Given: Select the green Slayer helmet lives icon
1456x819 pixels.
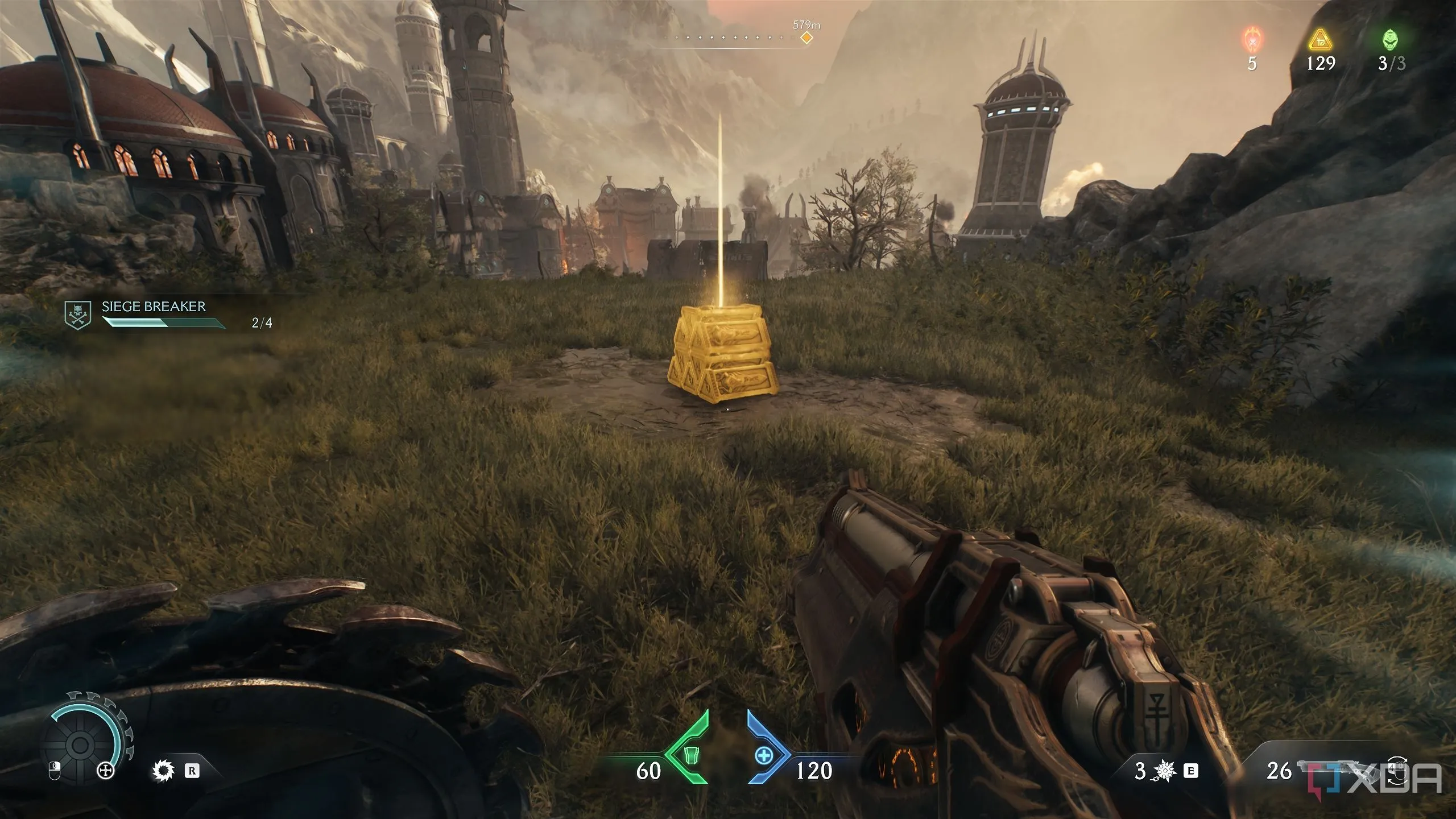Looking at the screenshot, I should pos(1391,41).
